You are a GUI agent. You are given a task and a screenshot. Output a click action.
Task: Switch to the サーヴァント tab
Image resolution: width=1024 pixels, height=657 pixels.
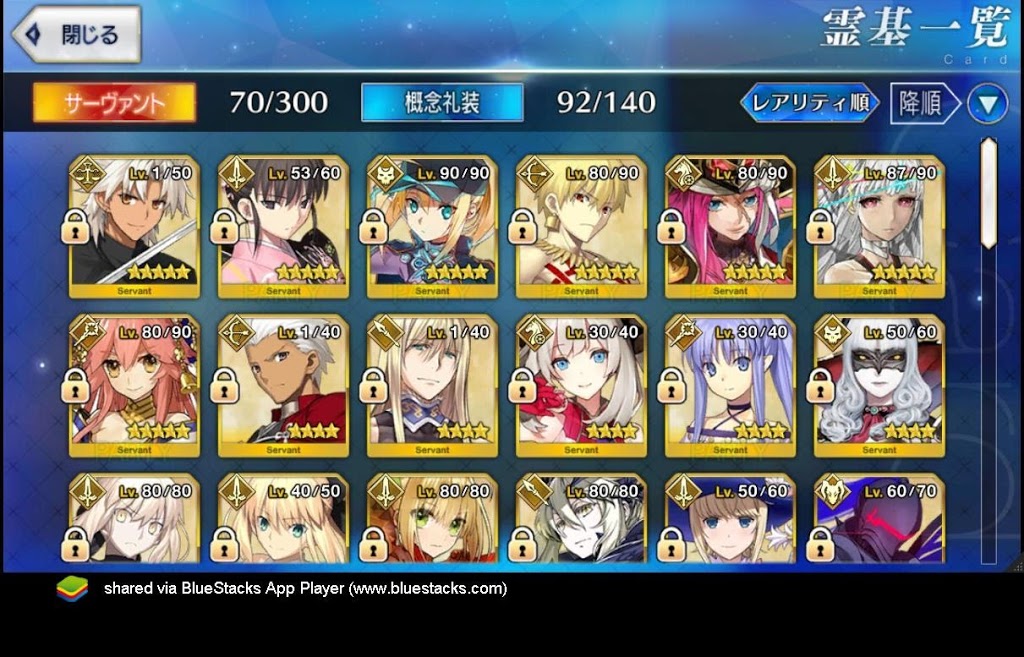(115, 102)
